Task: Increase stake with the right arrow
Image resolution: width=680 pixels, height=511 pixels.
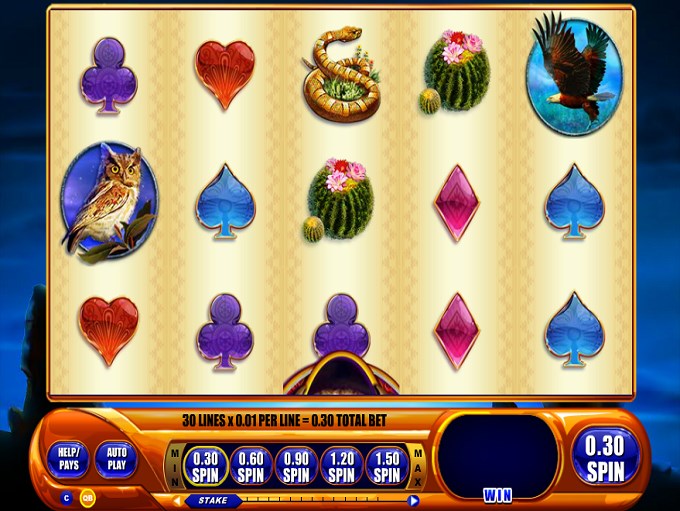Action: point(414,500)
